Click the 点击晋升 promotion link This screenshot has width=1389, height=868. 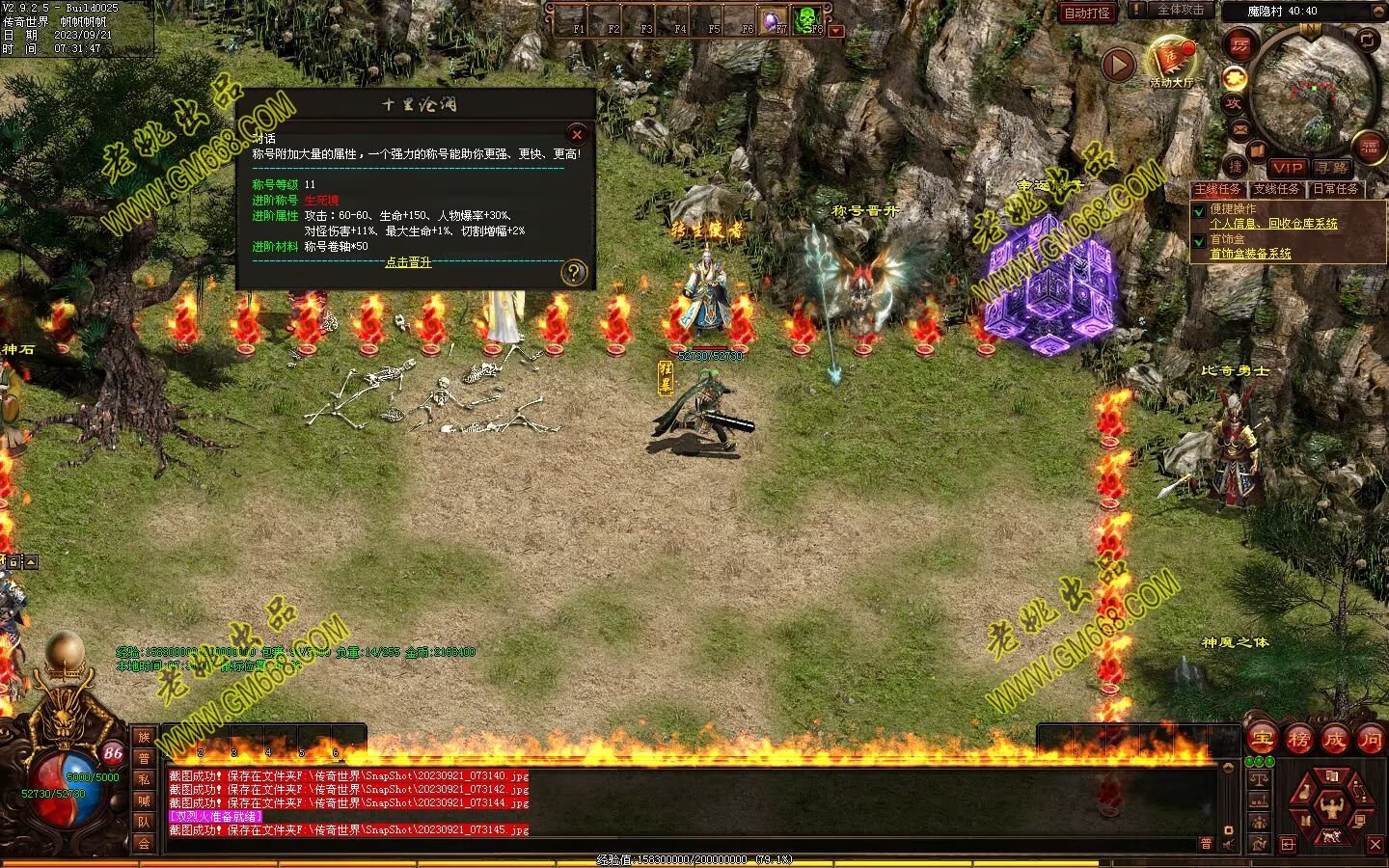point(408,262)
